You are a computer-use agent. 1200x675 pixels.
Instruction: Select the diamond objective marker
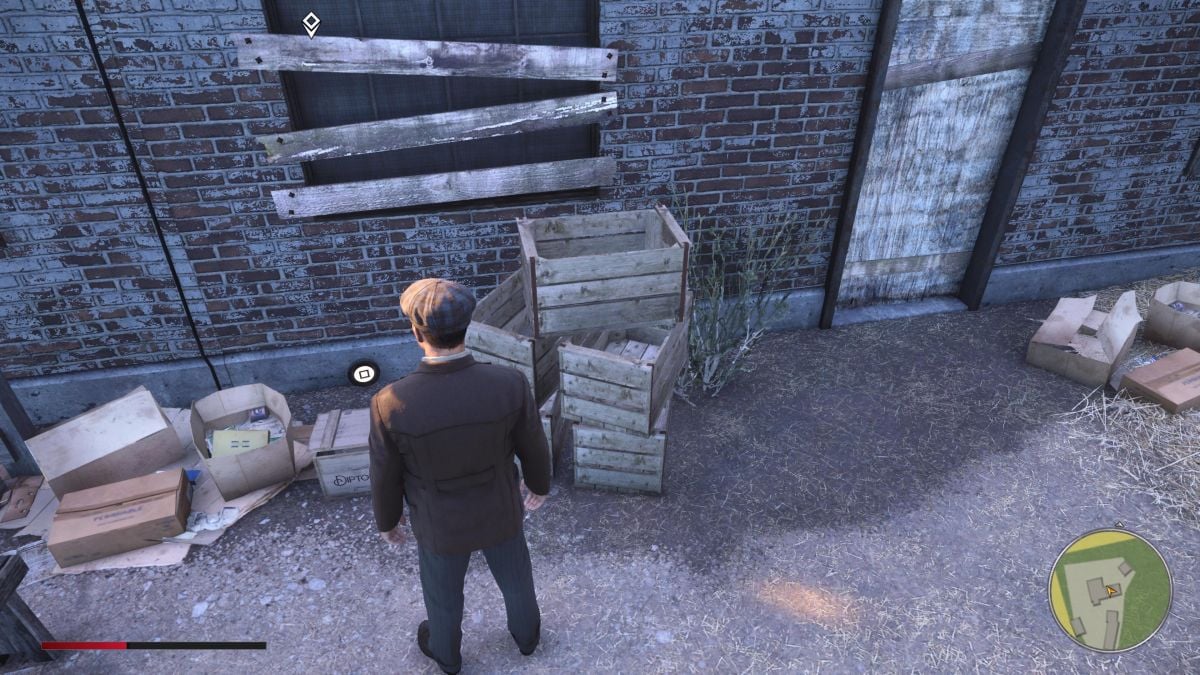pos(311,24)
